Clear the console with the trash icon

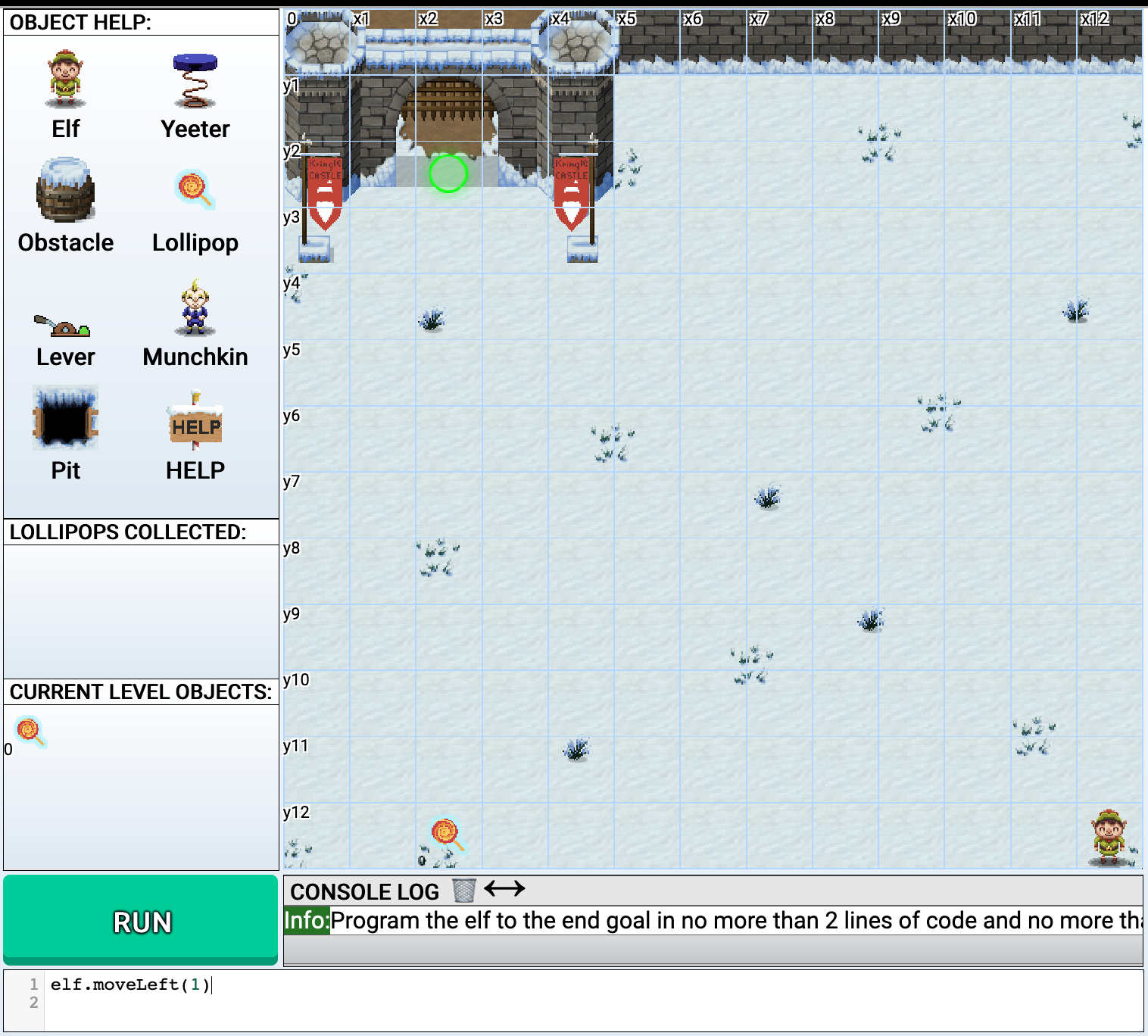coord(463,891)
